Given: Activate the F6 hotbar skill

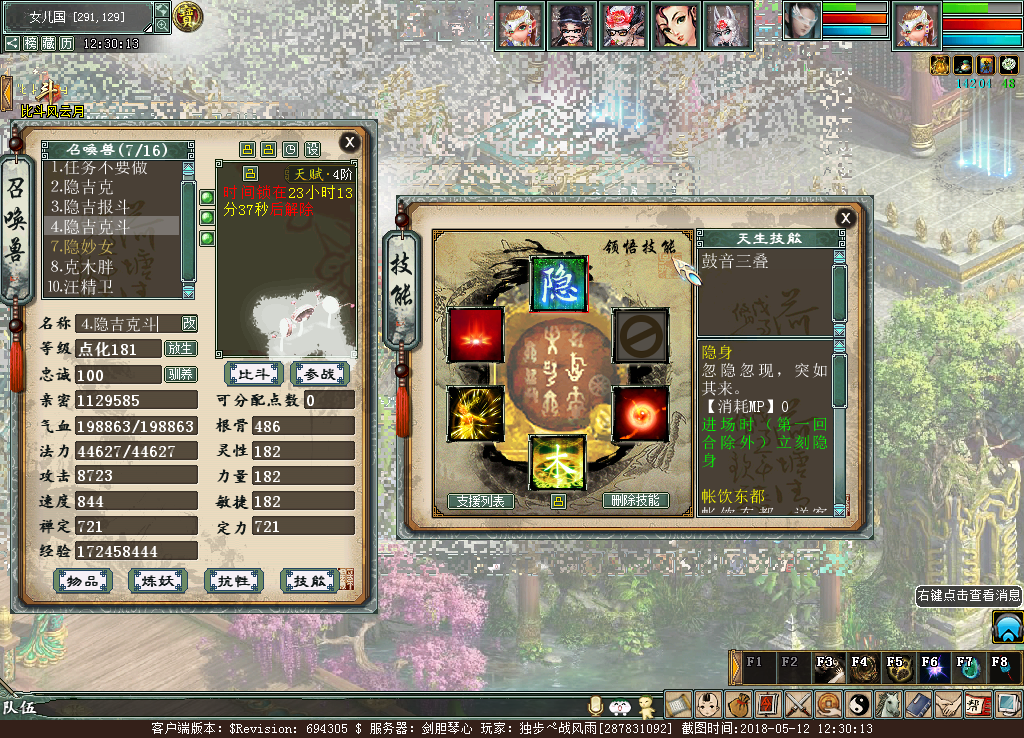Looking at the screenshot, I should point(930,667).
